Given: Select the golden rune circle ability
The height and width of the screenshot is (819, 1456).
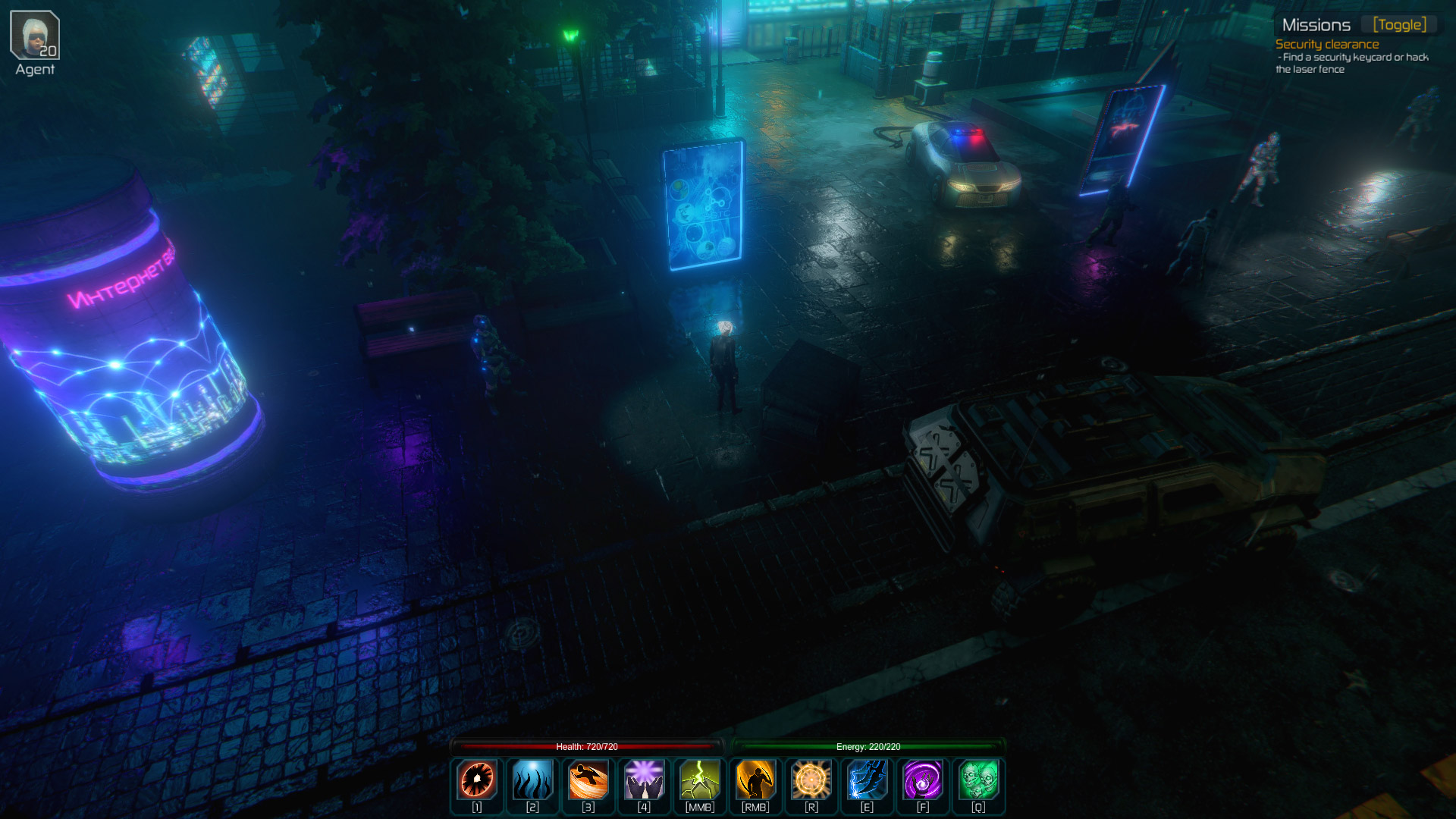Looking at the screenshot, I should click(811, 780).
